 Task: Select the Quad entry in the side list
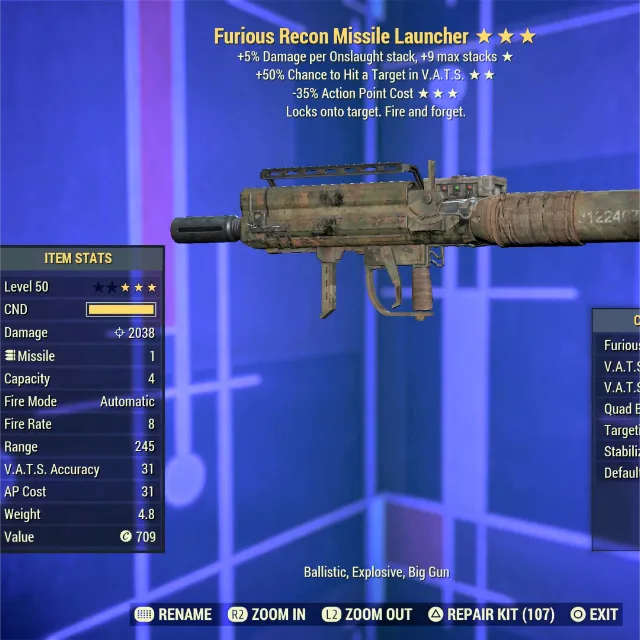tap(620, 409)
